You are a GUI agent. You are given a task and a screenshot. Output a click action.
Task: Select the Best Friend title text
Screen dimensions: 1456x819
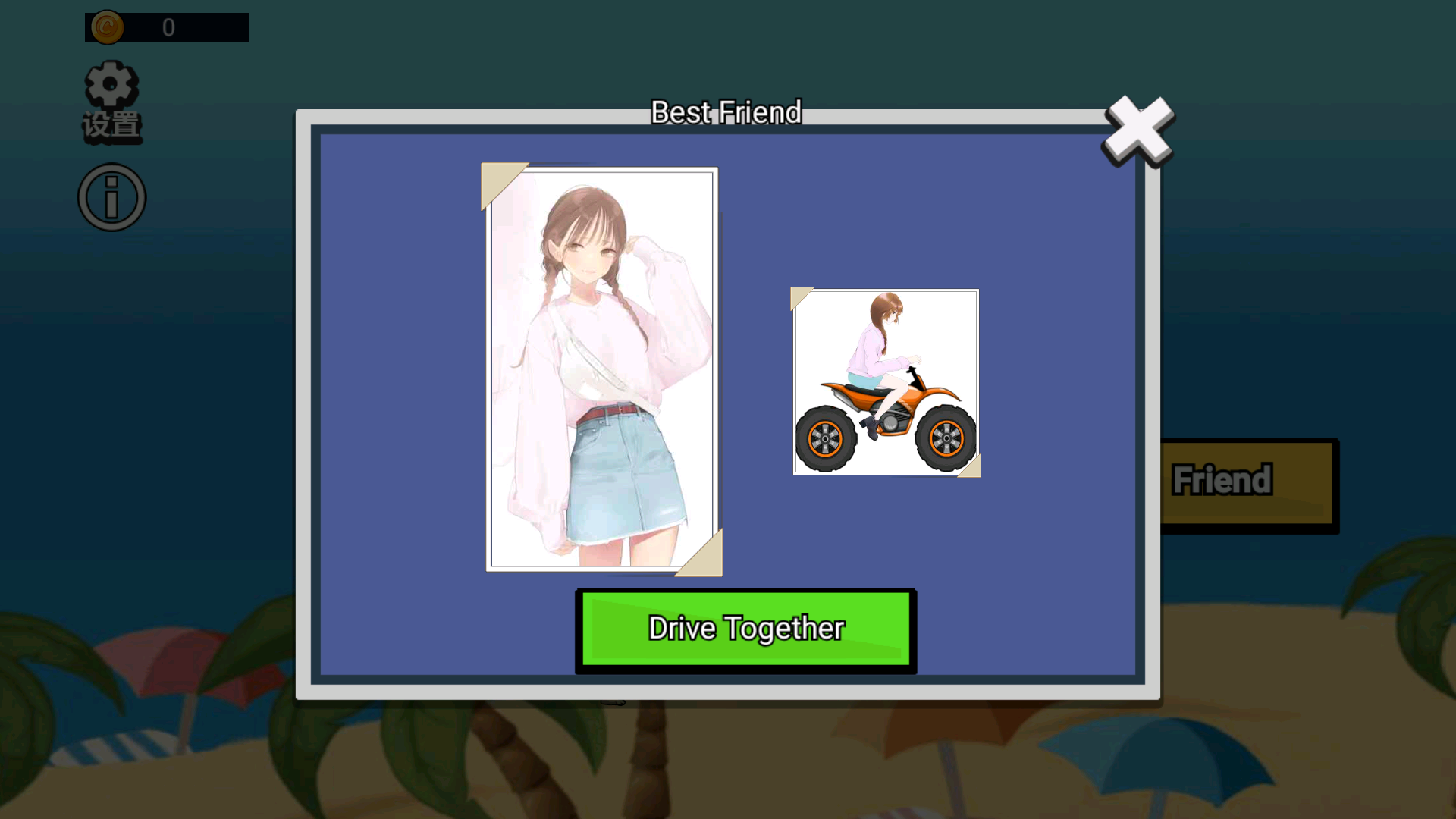726,112
